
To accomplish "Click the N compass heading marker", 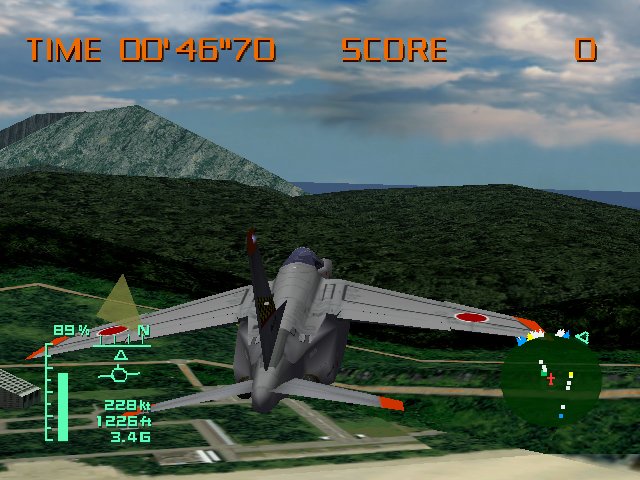I will pyautogui.click(x=143, y=331).
